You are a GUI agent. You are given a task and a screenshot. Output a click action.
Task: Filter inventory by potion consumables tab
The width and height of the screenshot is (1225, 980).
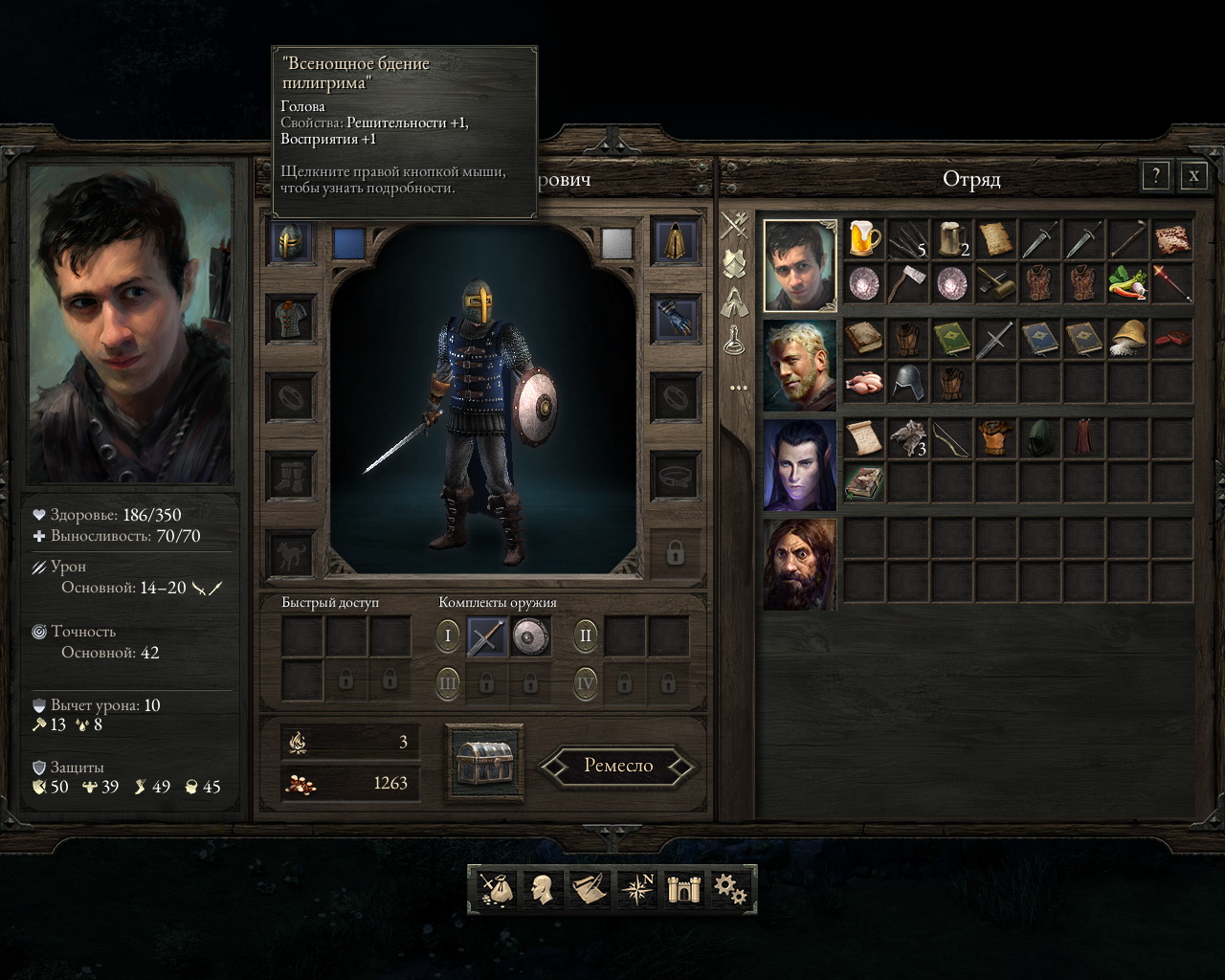pyautogui.click(x=735, y=338)
